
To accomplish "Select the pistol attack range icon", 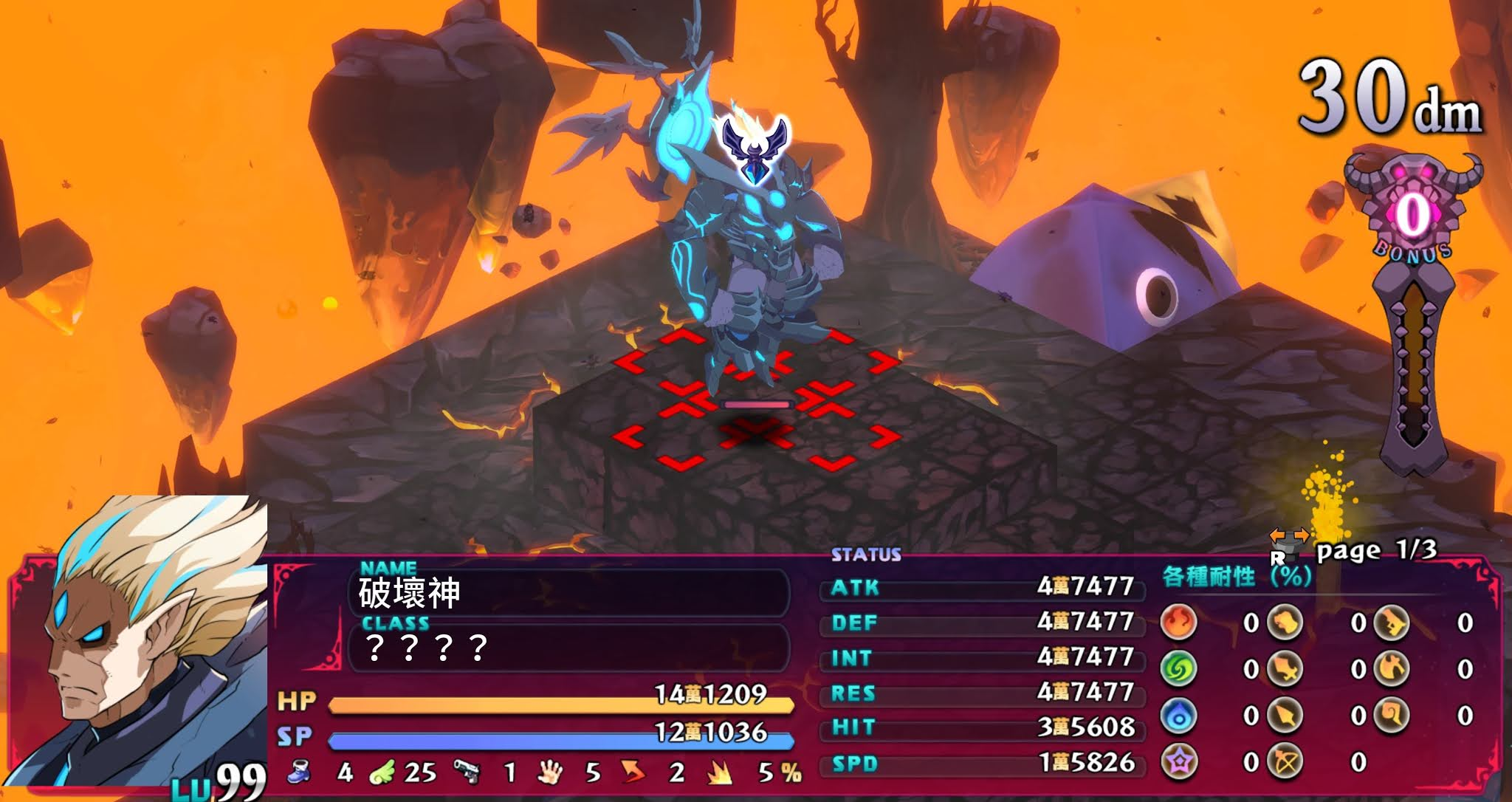I will (x=467, y=772).
